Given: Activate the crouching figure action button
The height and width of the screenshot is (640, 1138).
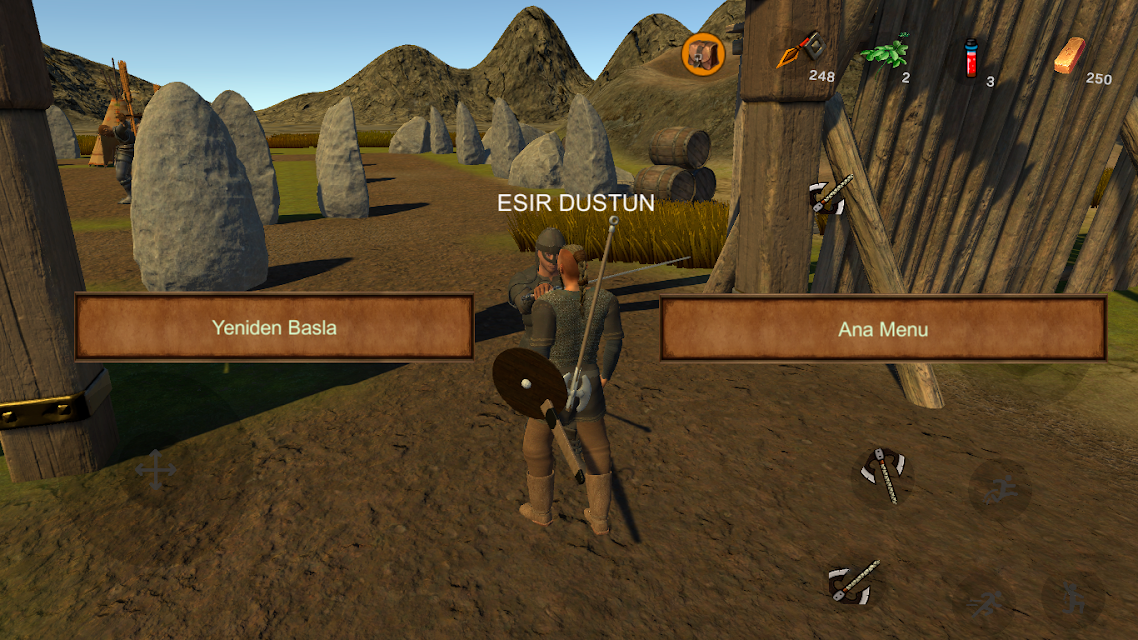Looking at the screenshot, I should click(x=1073, y=599).
